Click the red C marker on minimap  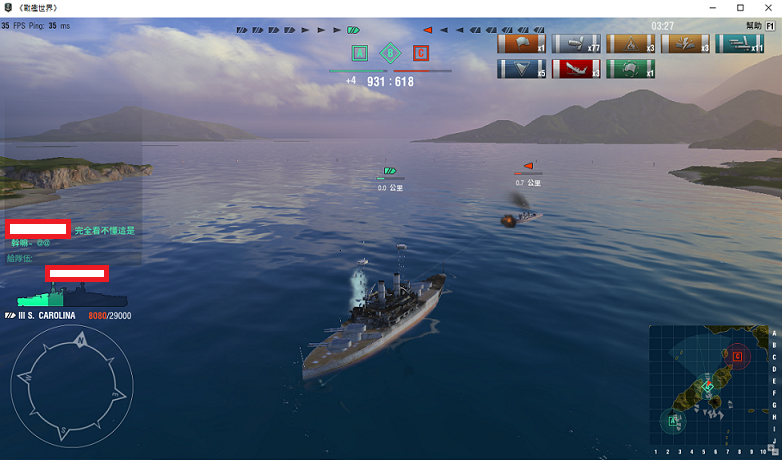737,355
